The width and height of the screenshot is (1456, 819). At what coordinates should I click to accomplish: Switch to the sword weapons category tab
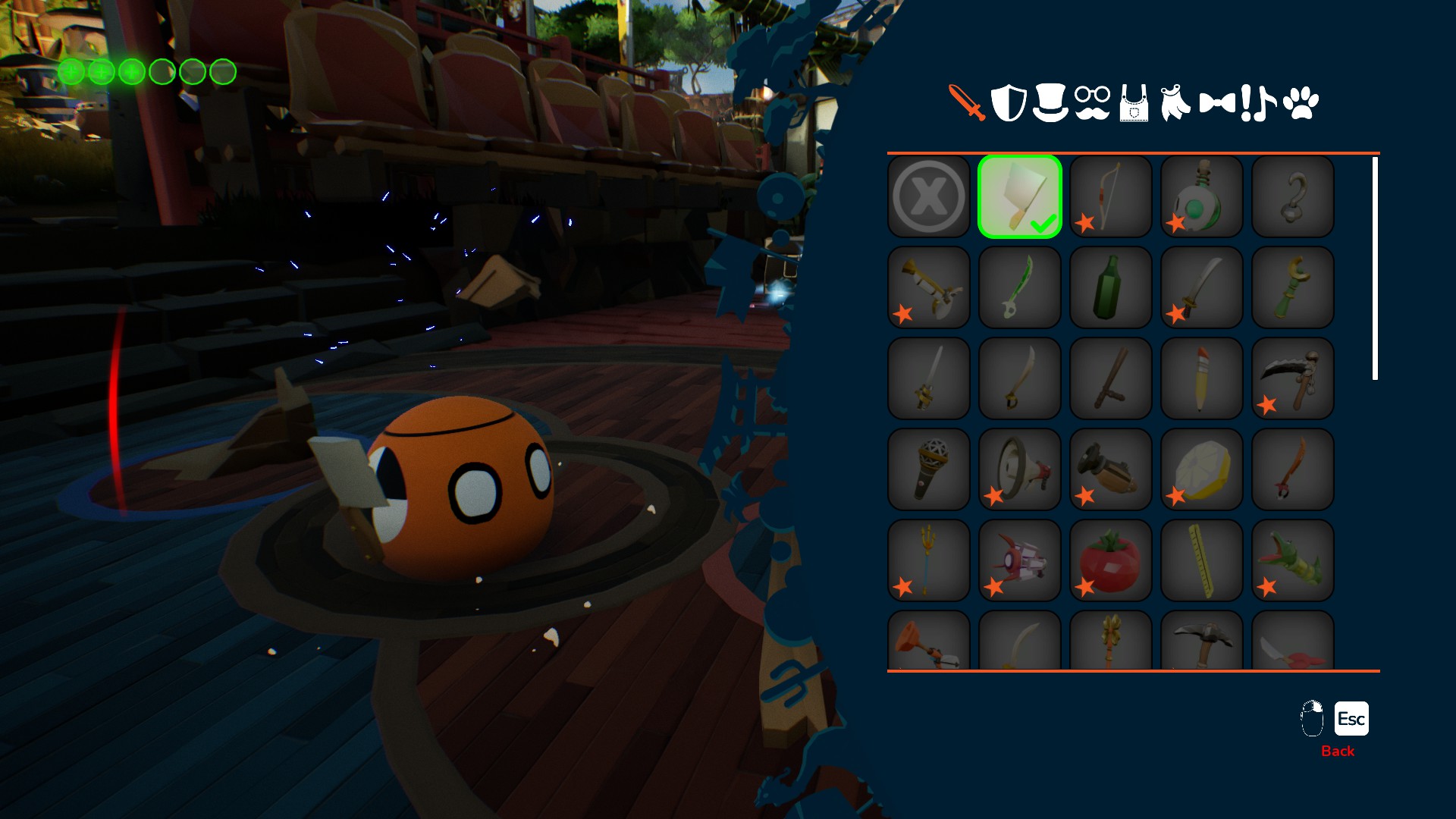coord(967,102)
